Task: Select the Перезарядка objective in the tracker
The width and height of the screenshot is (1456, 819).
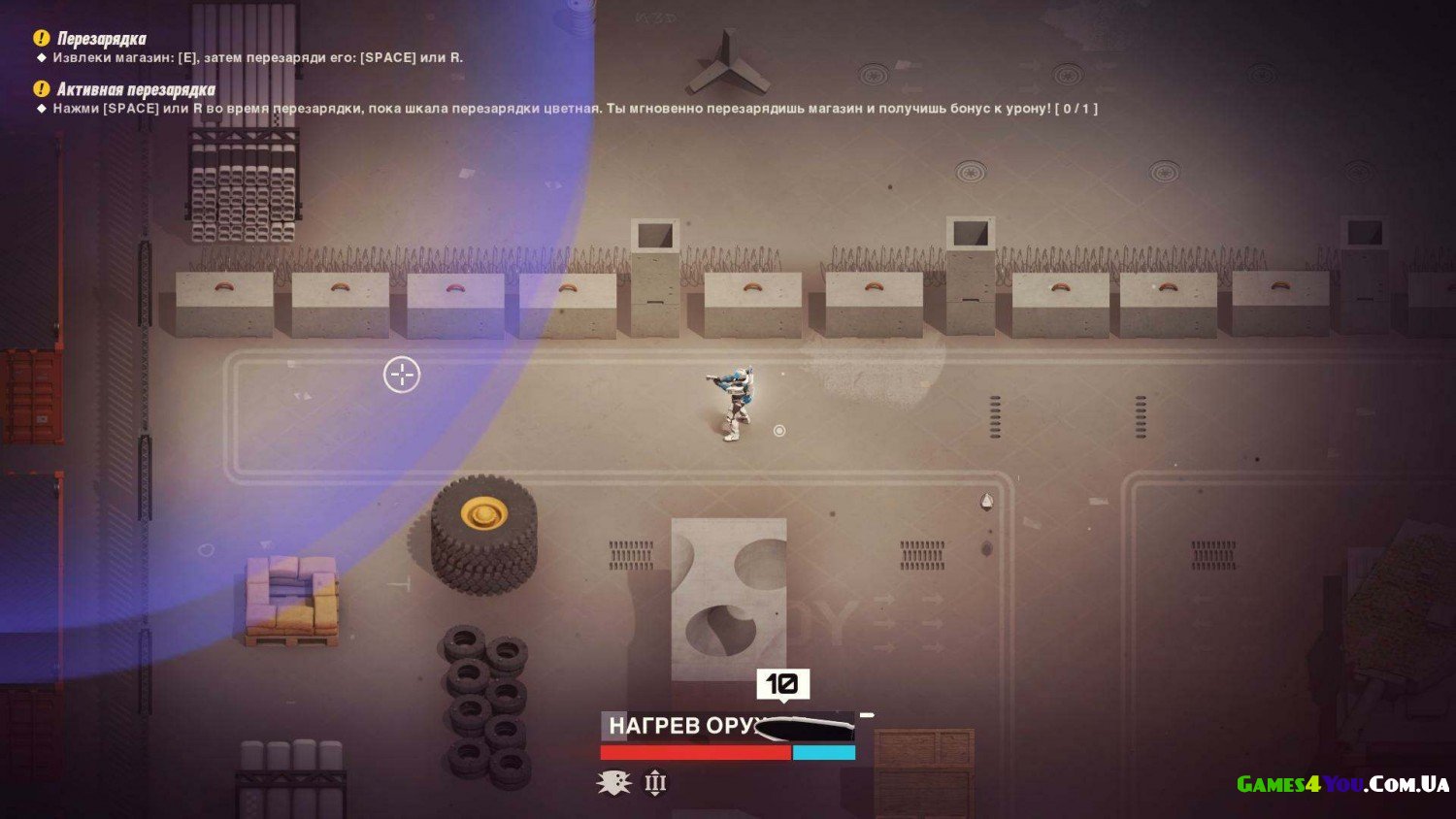Action: pos(101,39)
